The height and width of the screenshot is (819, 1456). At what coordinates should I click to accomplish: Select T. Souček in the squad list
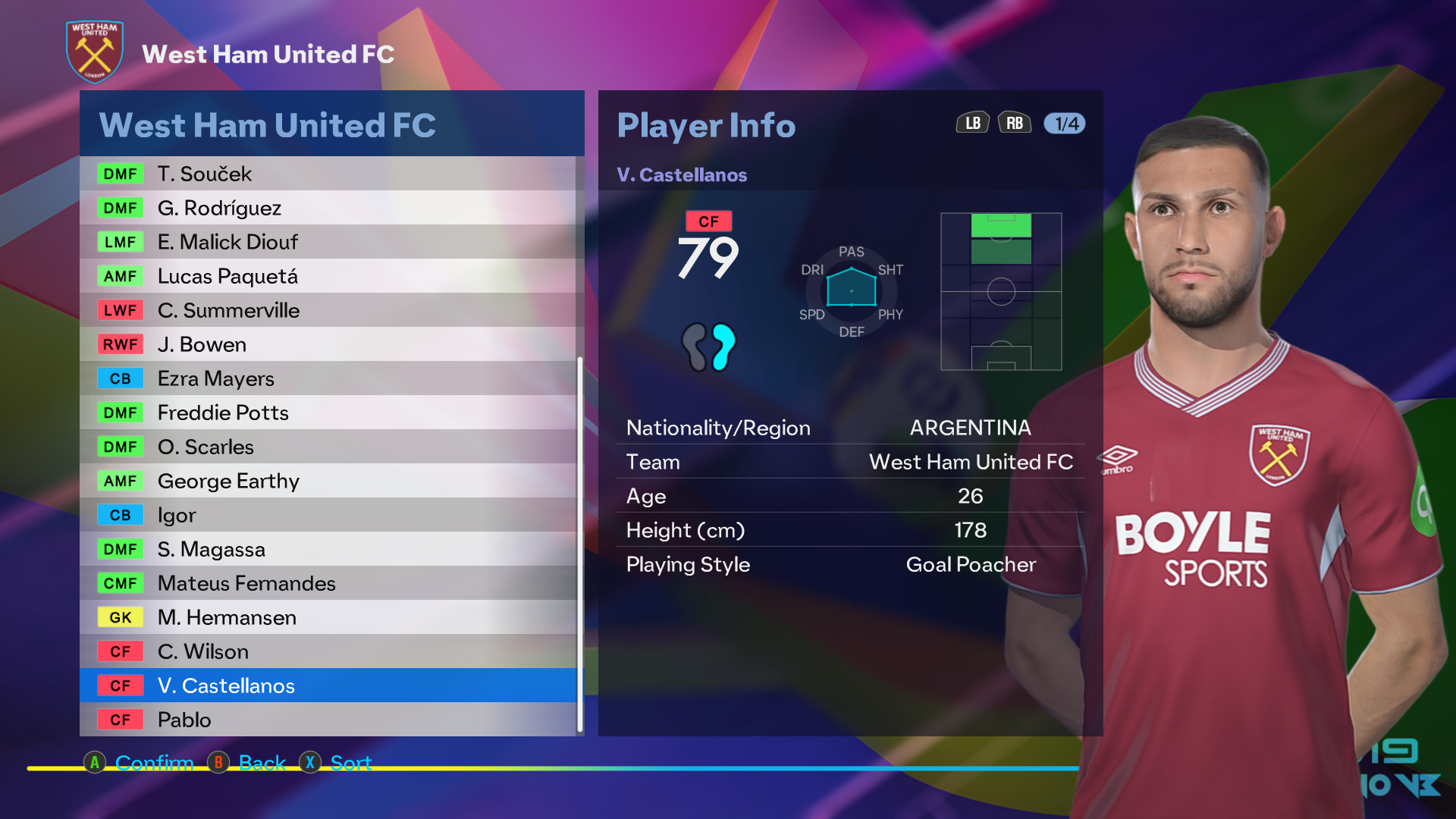[328, 174]
